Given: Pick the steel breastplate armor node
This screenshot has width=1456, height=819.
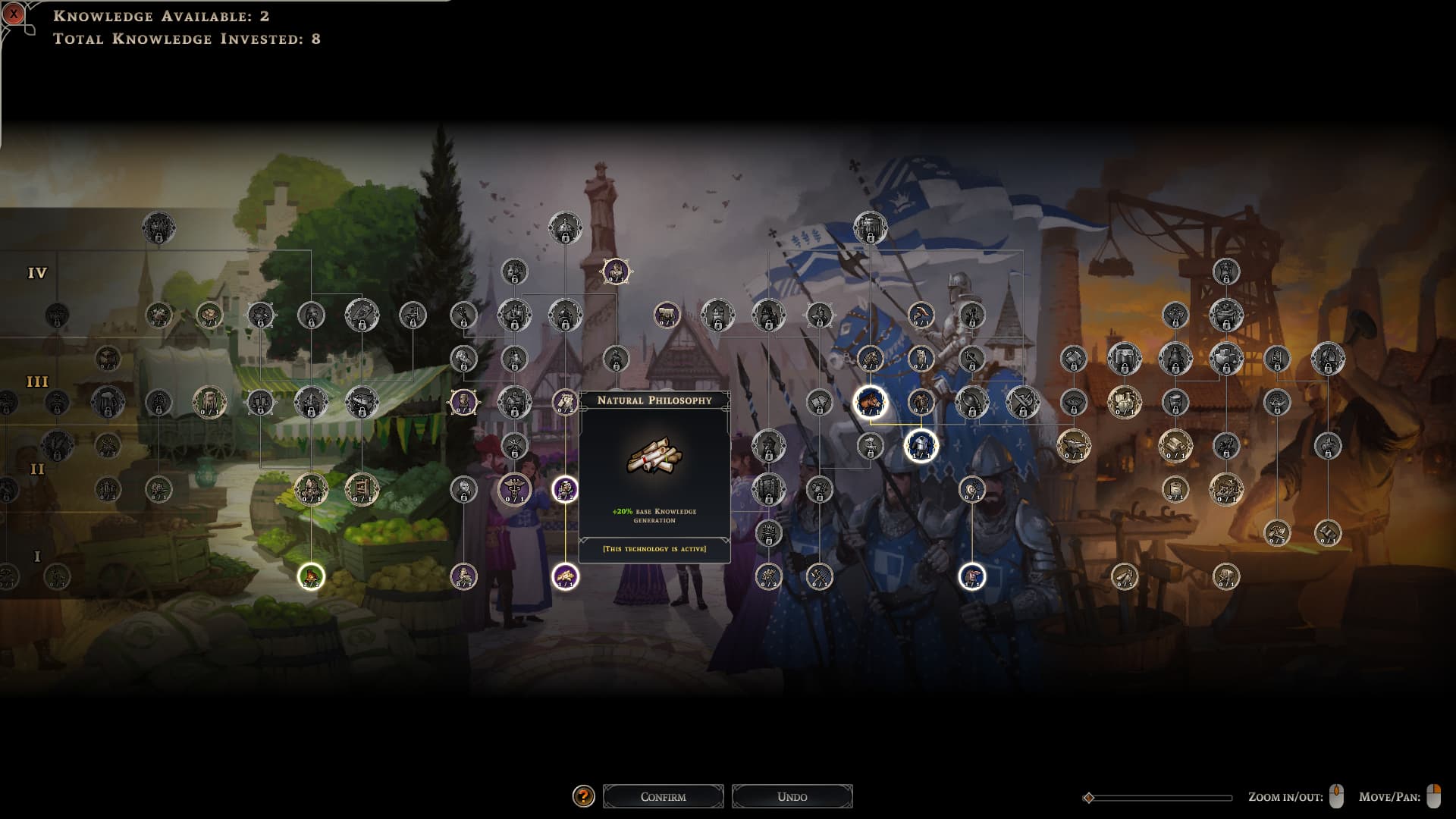Looking at the screenshot, I should tap(920, 446).
